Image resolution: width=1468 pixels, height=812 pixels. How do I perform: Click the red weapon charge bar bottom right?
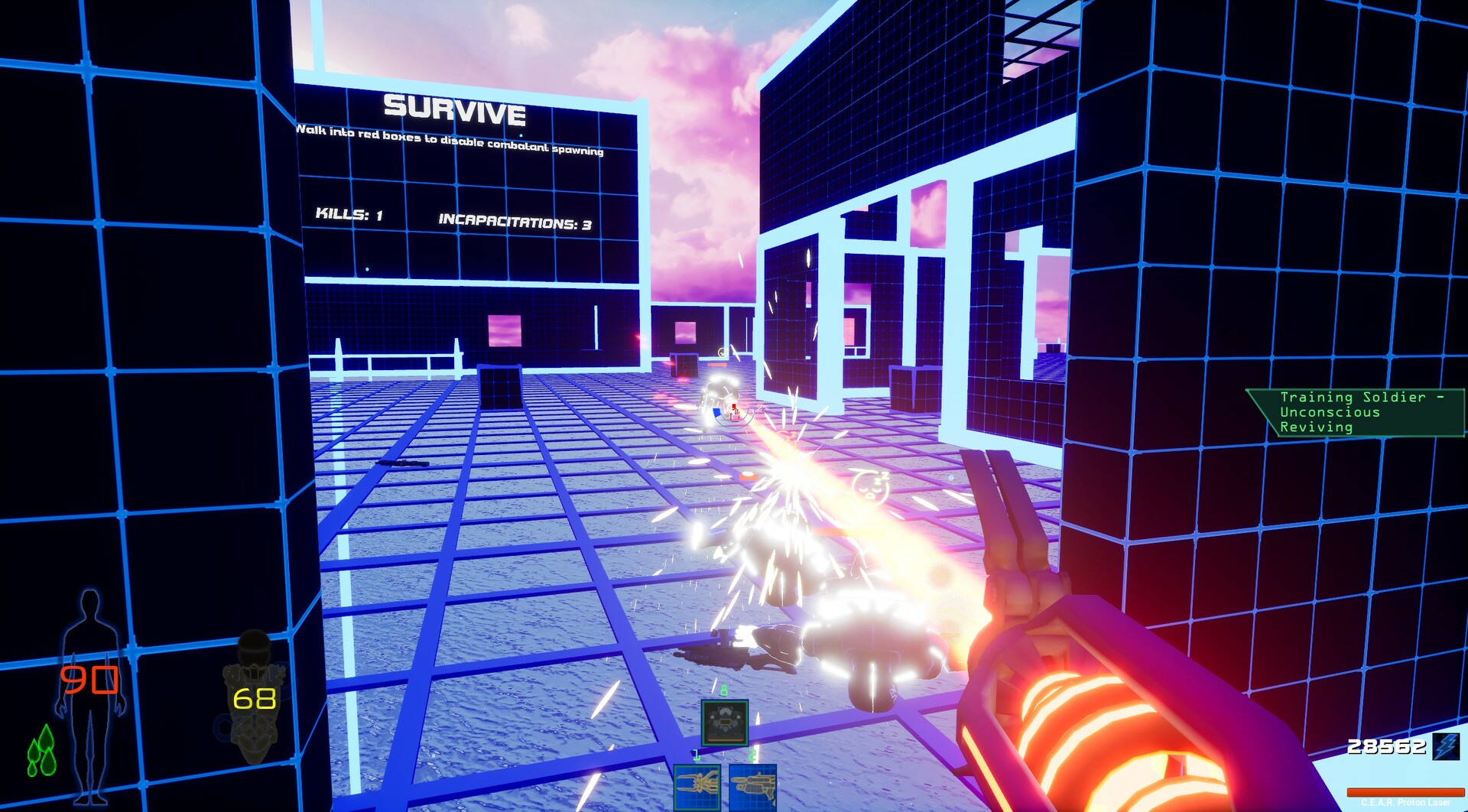click(x=1407, y=792)
